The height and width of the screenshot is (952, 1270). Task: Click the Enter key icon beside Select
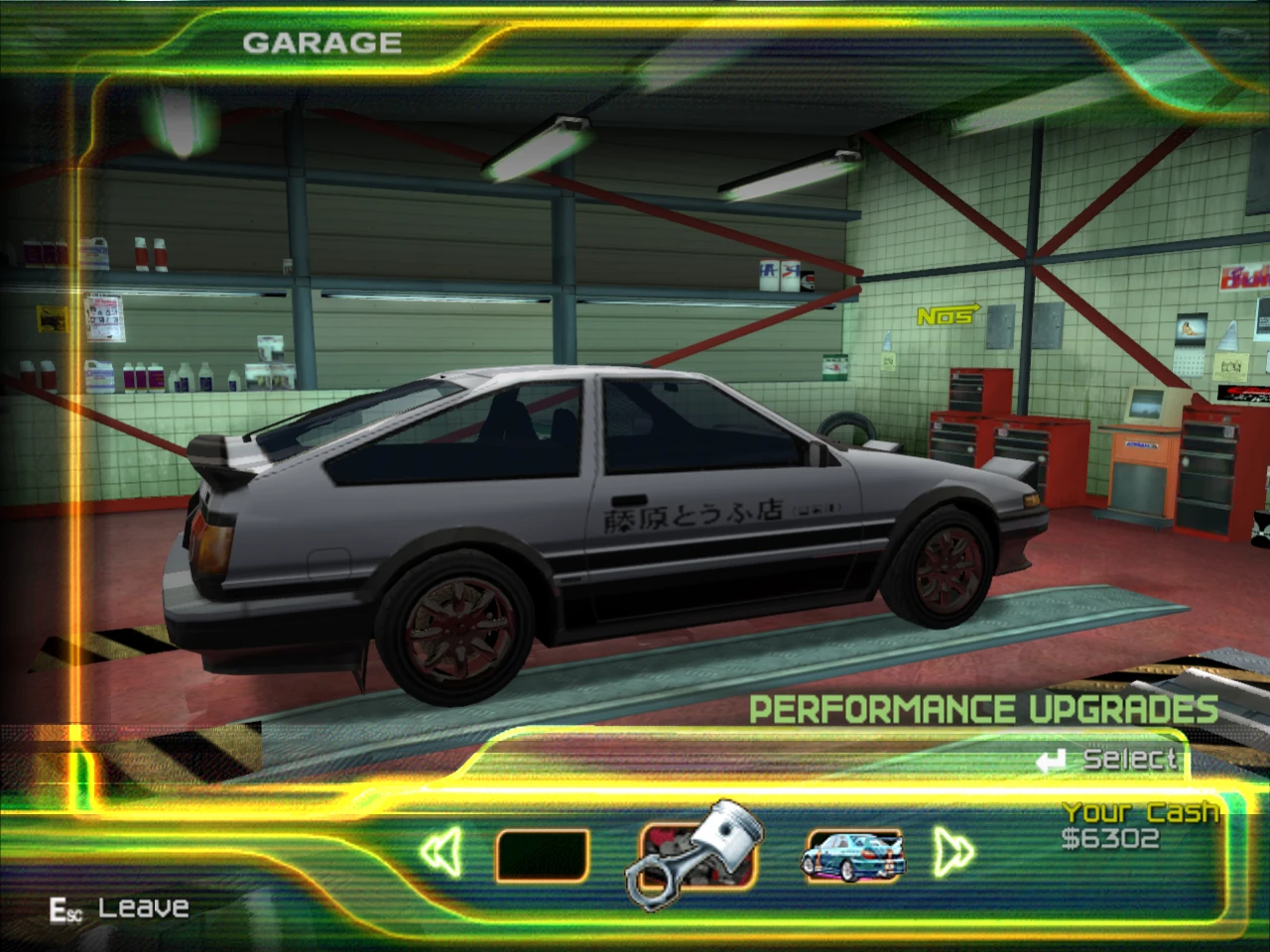(1050, 760)
